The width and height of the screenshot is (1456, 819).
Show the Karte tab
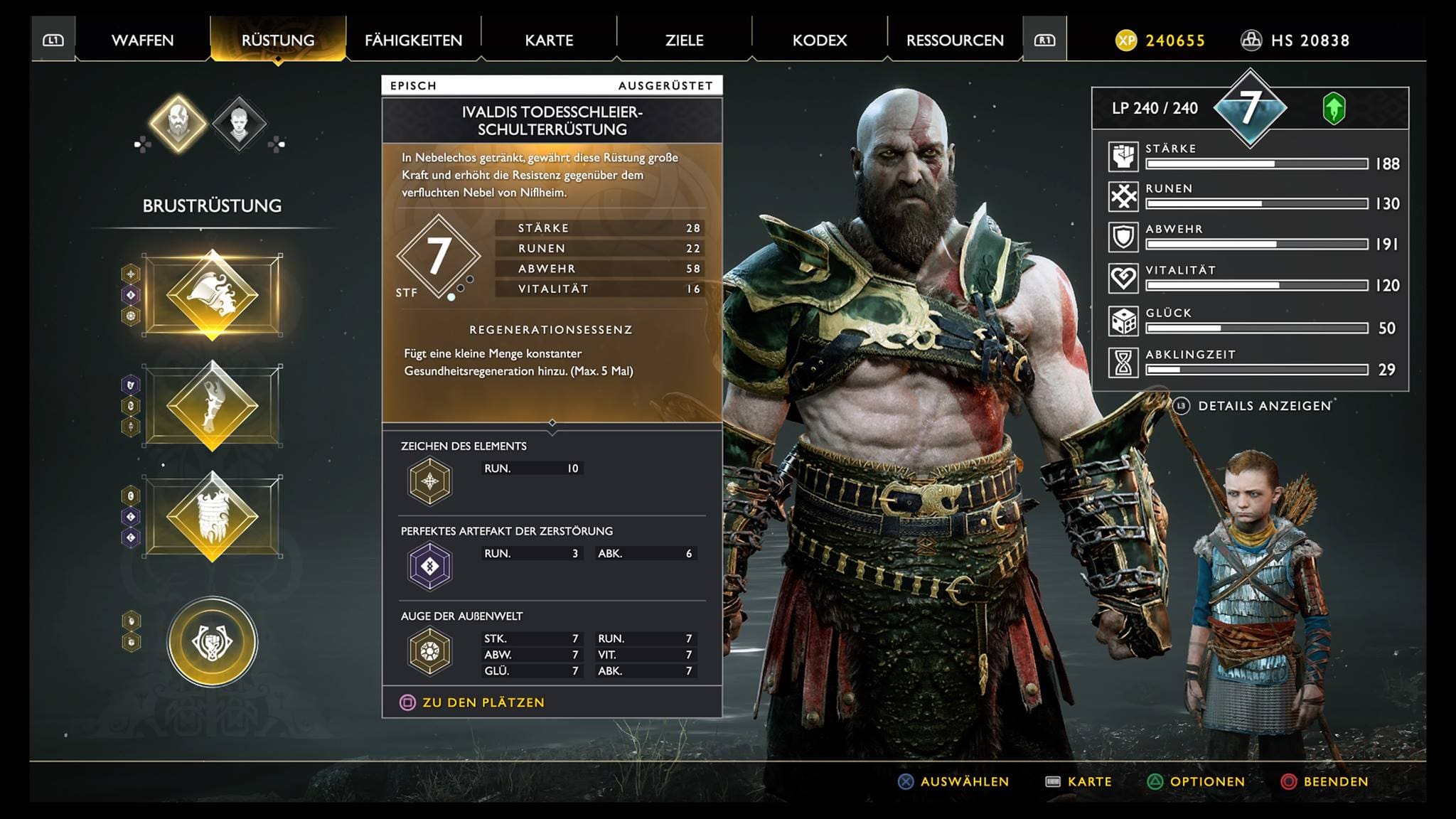[x=549, y=41]
